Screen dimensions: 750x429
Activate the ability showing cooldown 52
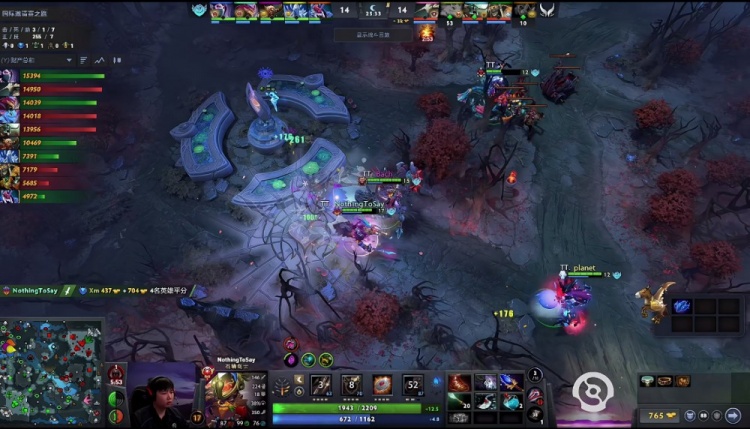point(413,385)
